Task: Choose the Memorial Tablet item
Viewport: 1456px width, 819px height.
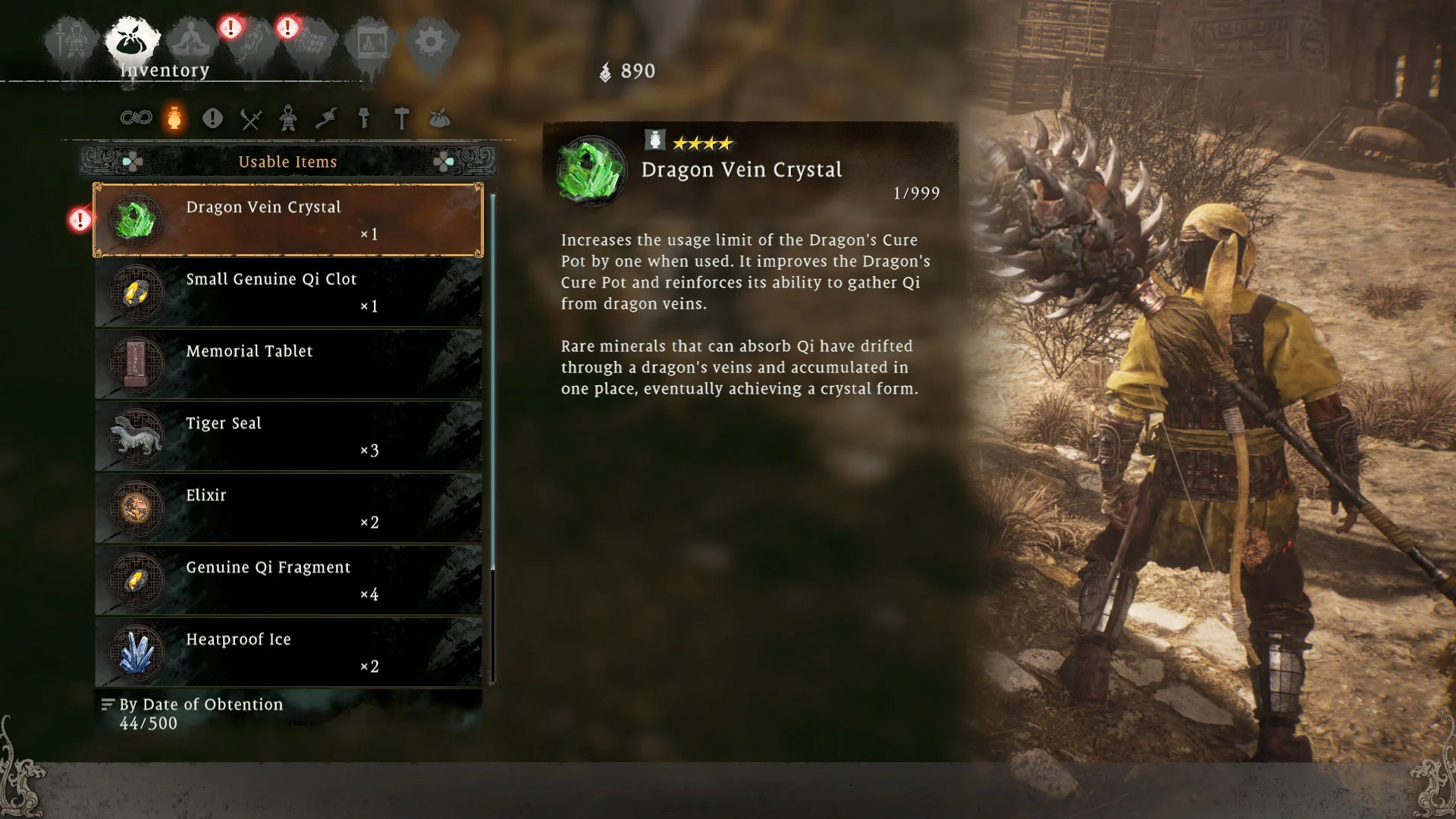Action: pos(288,364)
